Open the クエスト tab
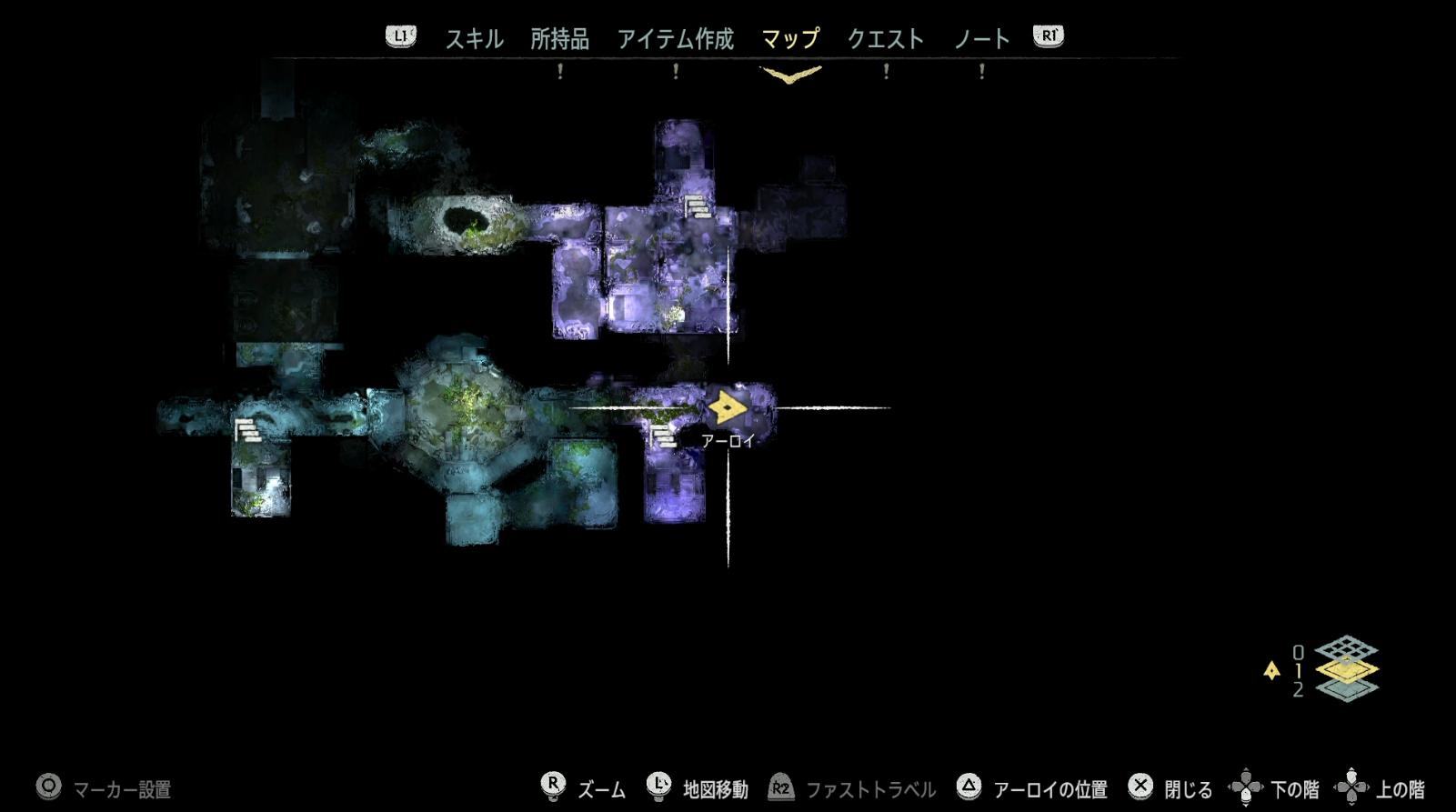The image size is (1456, 812). tap(885, 39)
